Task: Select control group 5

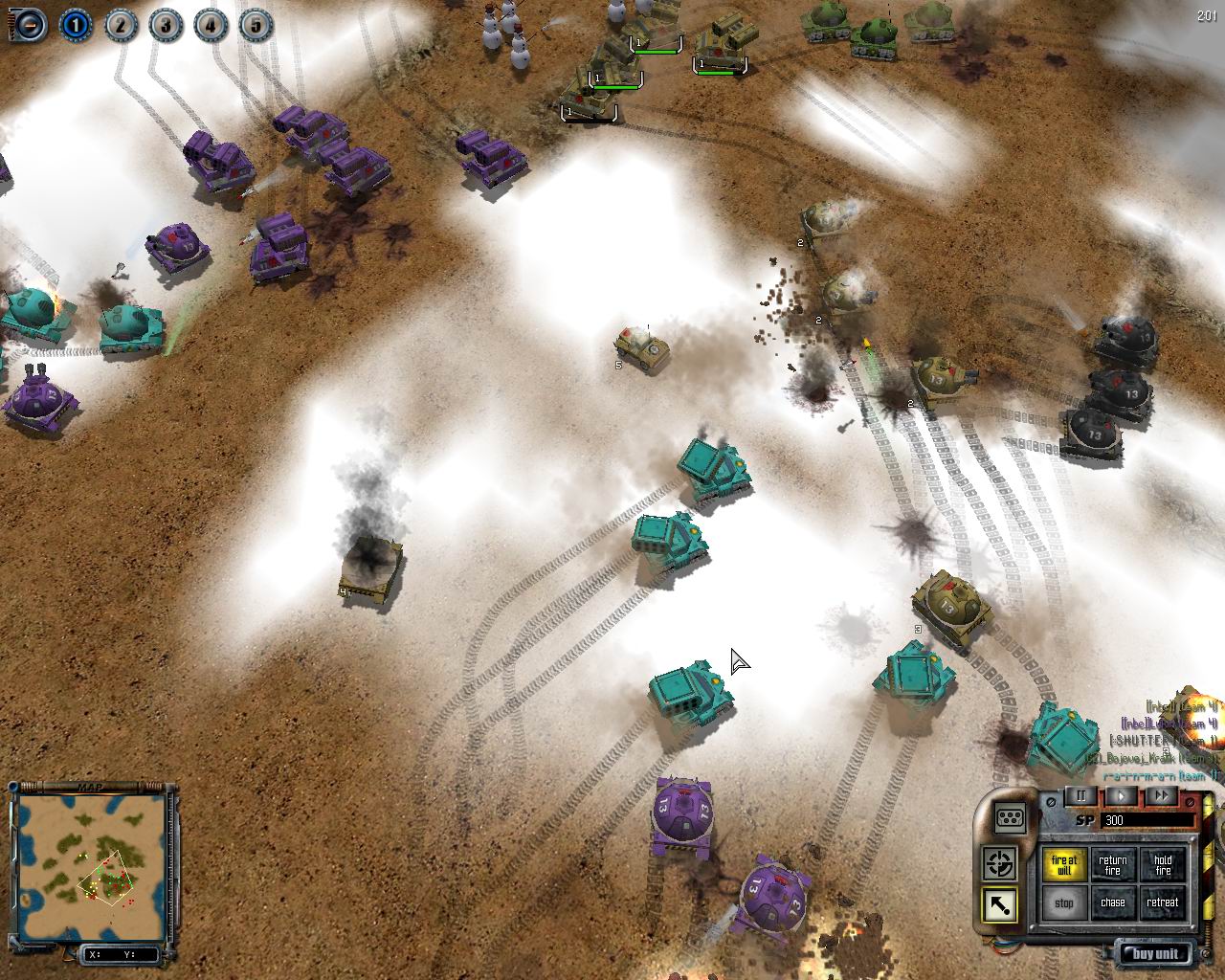Action: 255,24
